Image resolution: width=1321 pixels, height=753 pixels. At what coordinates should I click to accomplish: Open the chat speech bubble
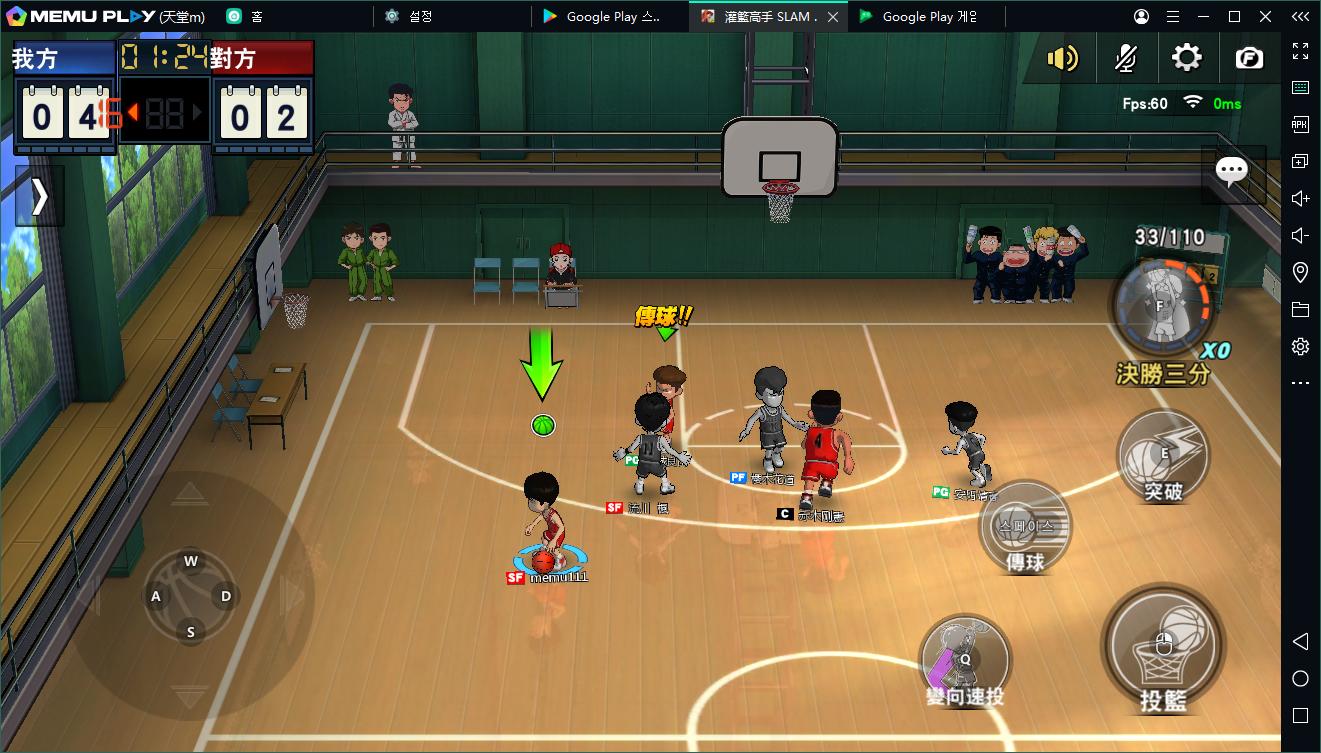click(1231, 172)
